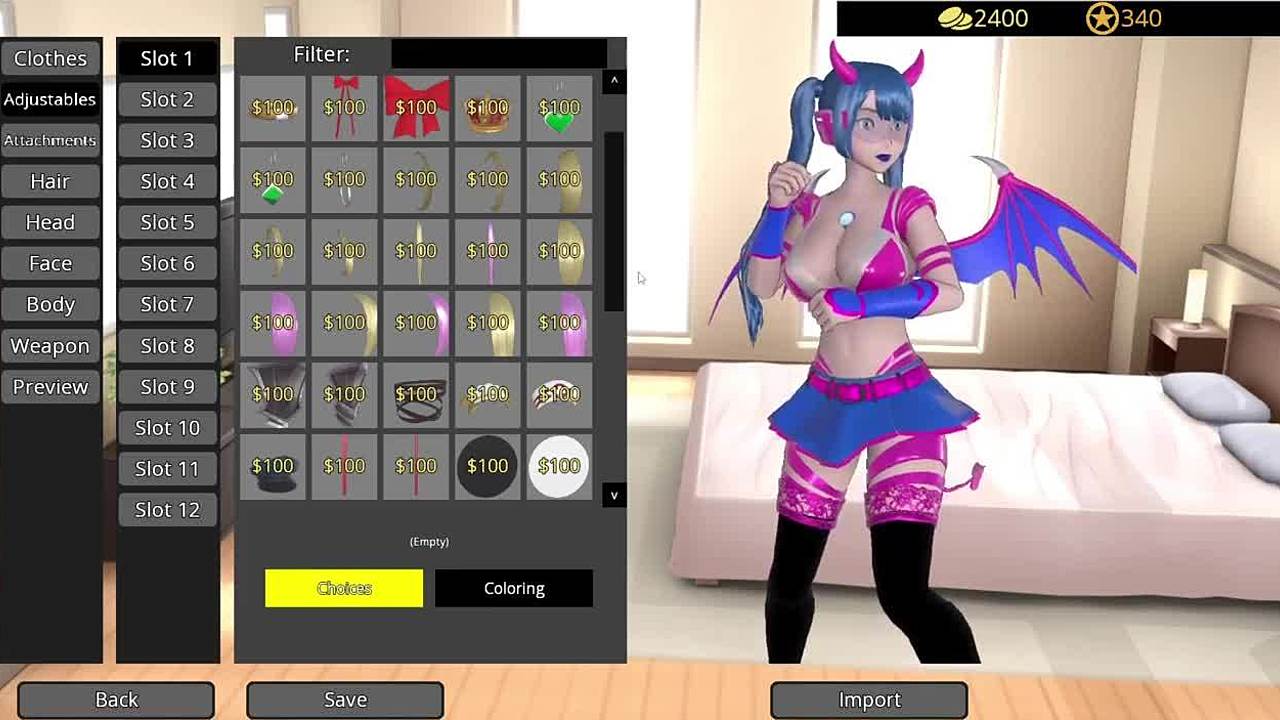Screen dimensions: 1280x720
Task: Select the black circle item
Action: coord(488,466)
